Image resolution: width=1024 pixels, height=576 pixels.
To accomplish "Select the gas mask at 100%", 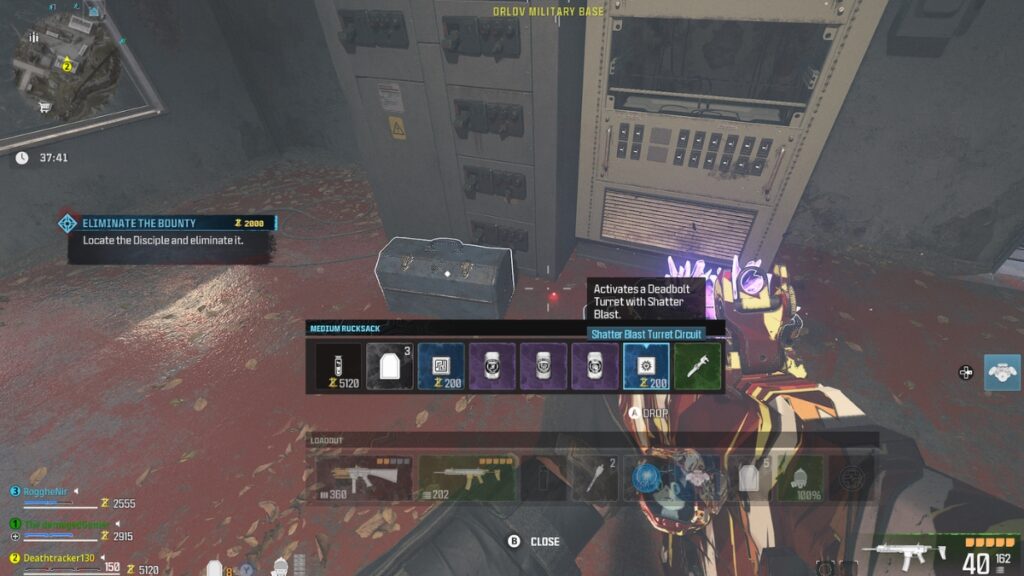I will [x=800, y=478].
